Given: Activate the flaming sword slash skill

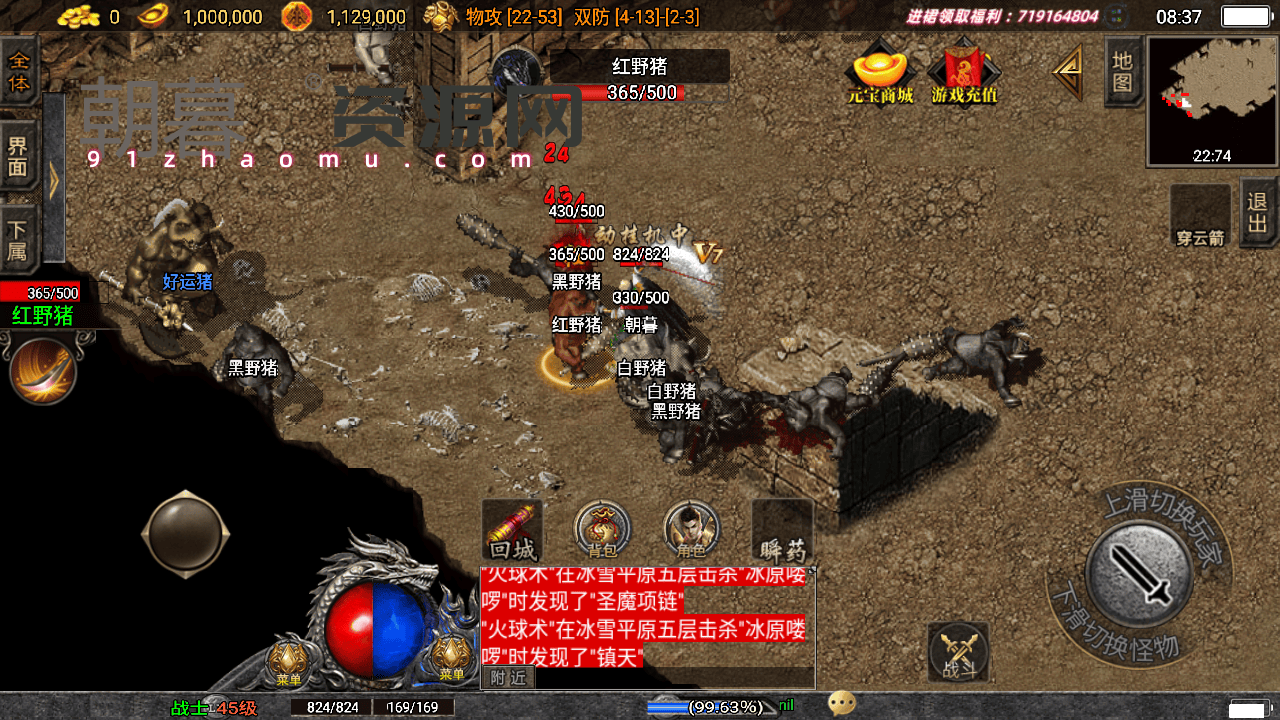Looking at the screenshot, I should (43, 370).
